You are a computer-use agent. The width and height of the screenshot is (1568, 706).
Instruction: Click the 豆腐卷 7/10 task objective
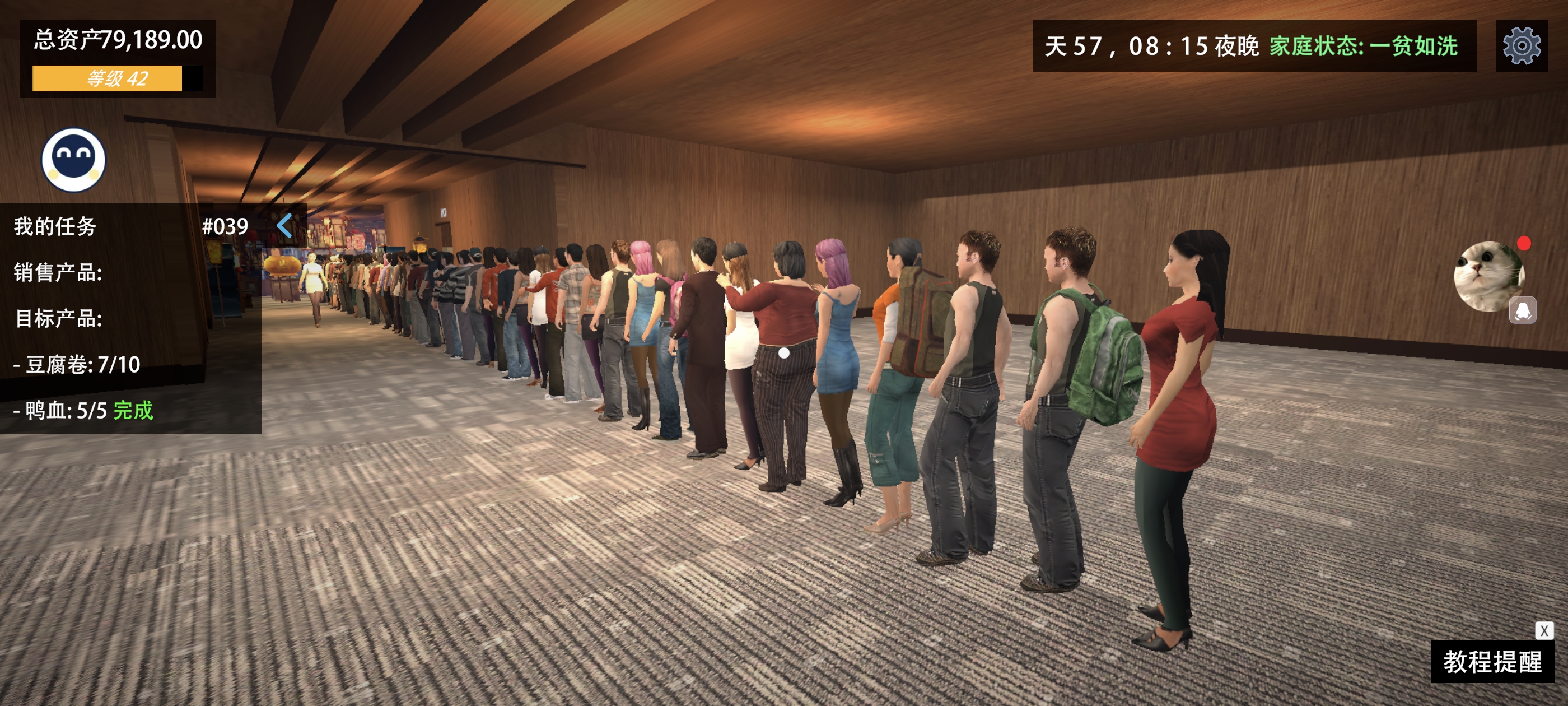(x=77, y=364)
